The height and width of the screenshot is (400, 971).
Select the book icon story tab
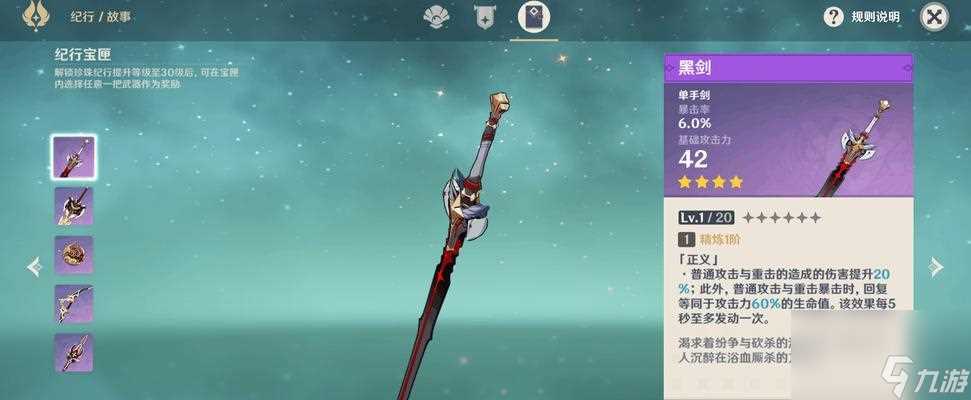[534, 17]
